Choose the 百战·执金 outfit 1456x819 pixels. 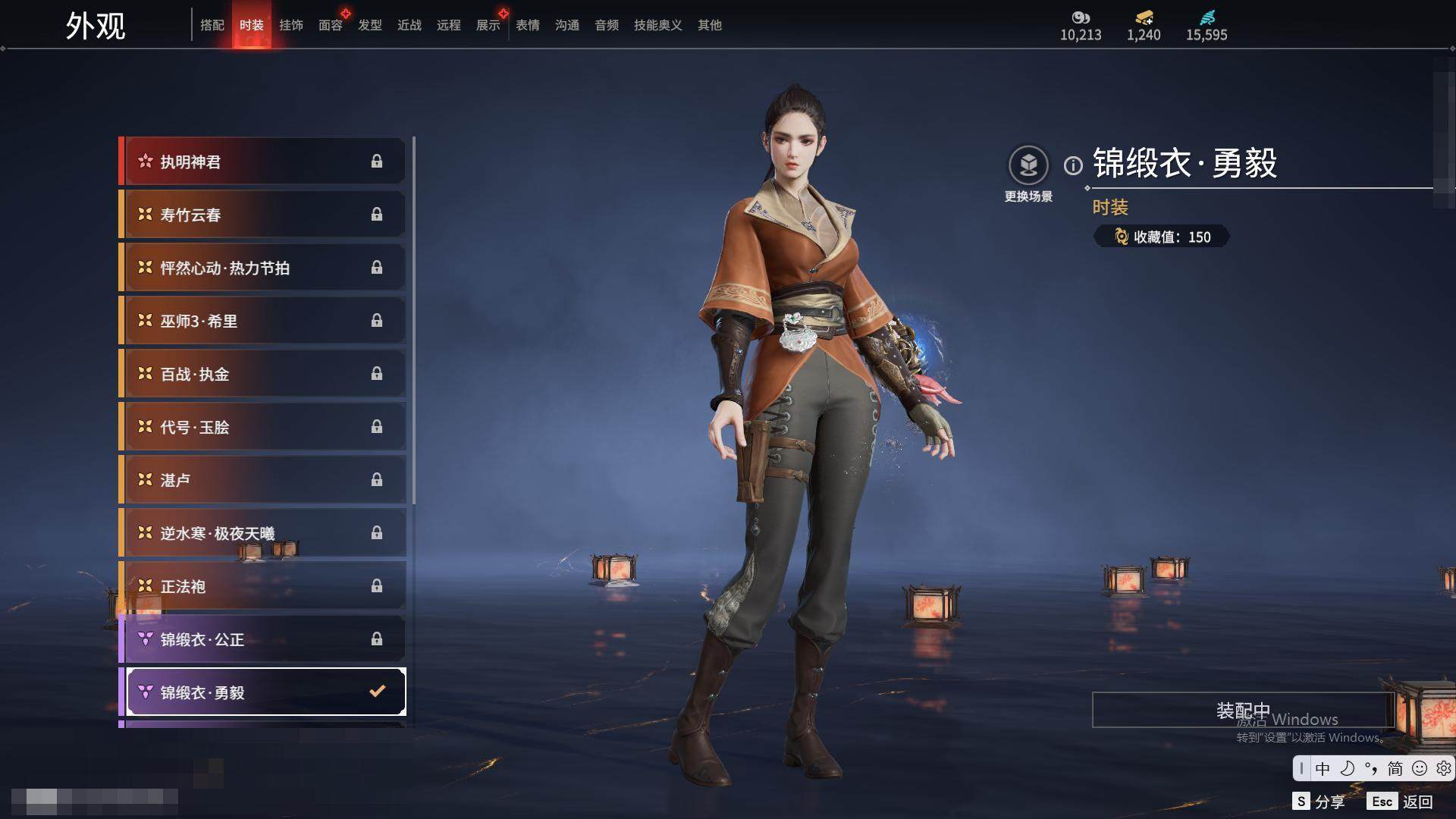pyautogui.click(x=262, y=374)
